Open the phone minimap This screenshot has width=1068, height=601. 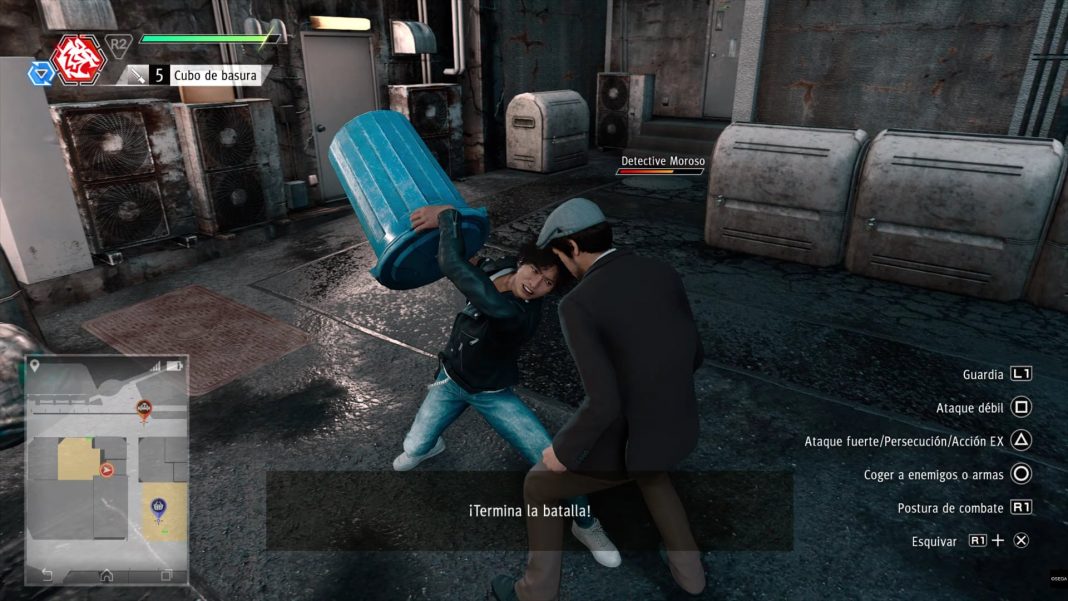coord(106,470)
